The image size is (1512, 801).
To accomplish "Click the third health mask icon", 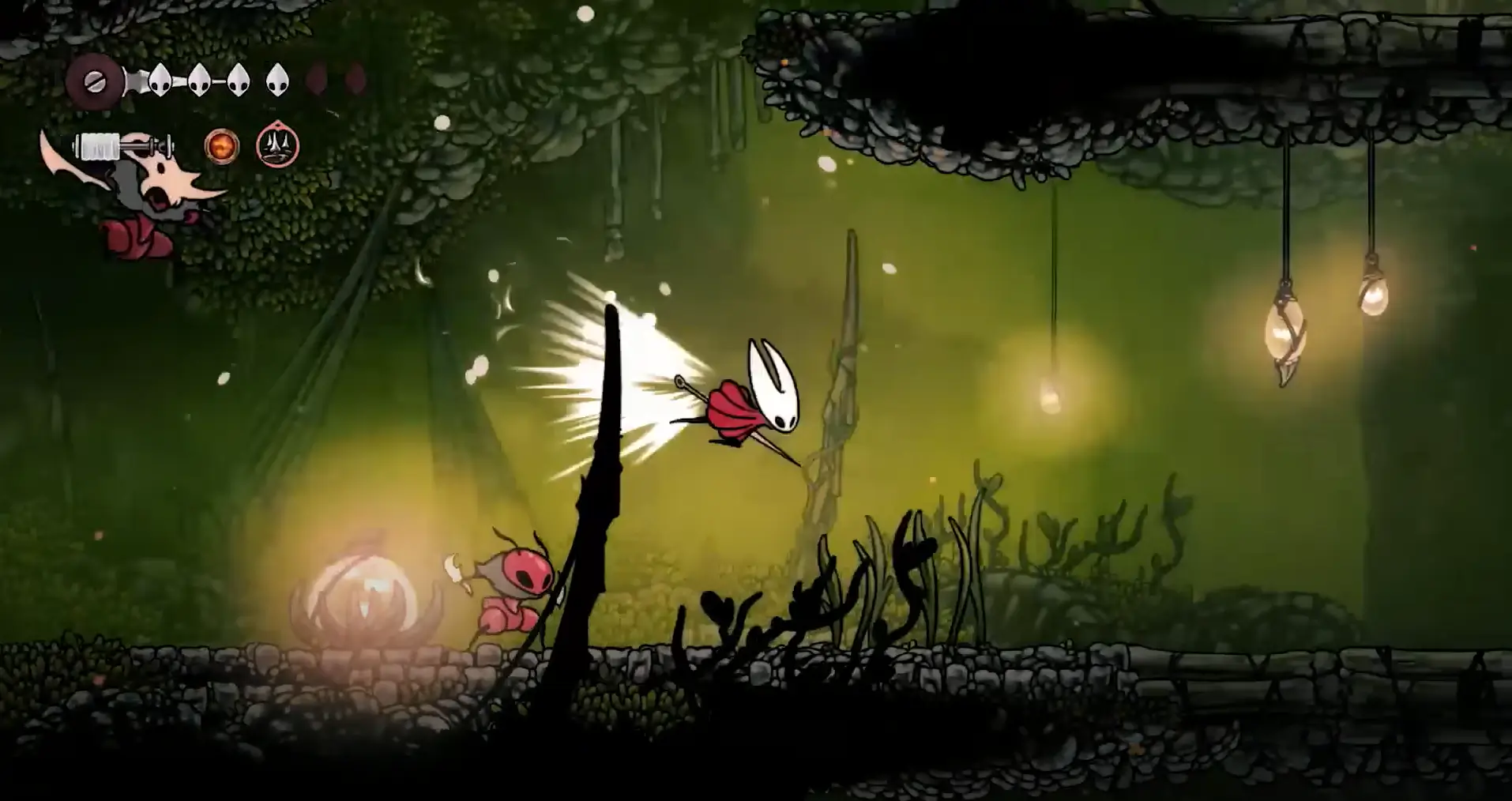I will pos(237,80).
